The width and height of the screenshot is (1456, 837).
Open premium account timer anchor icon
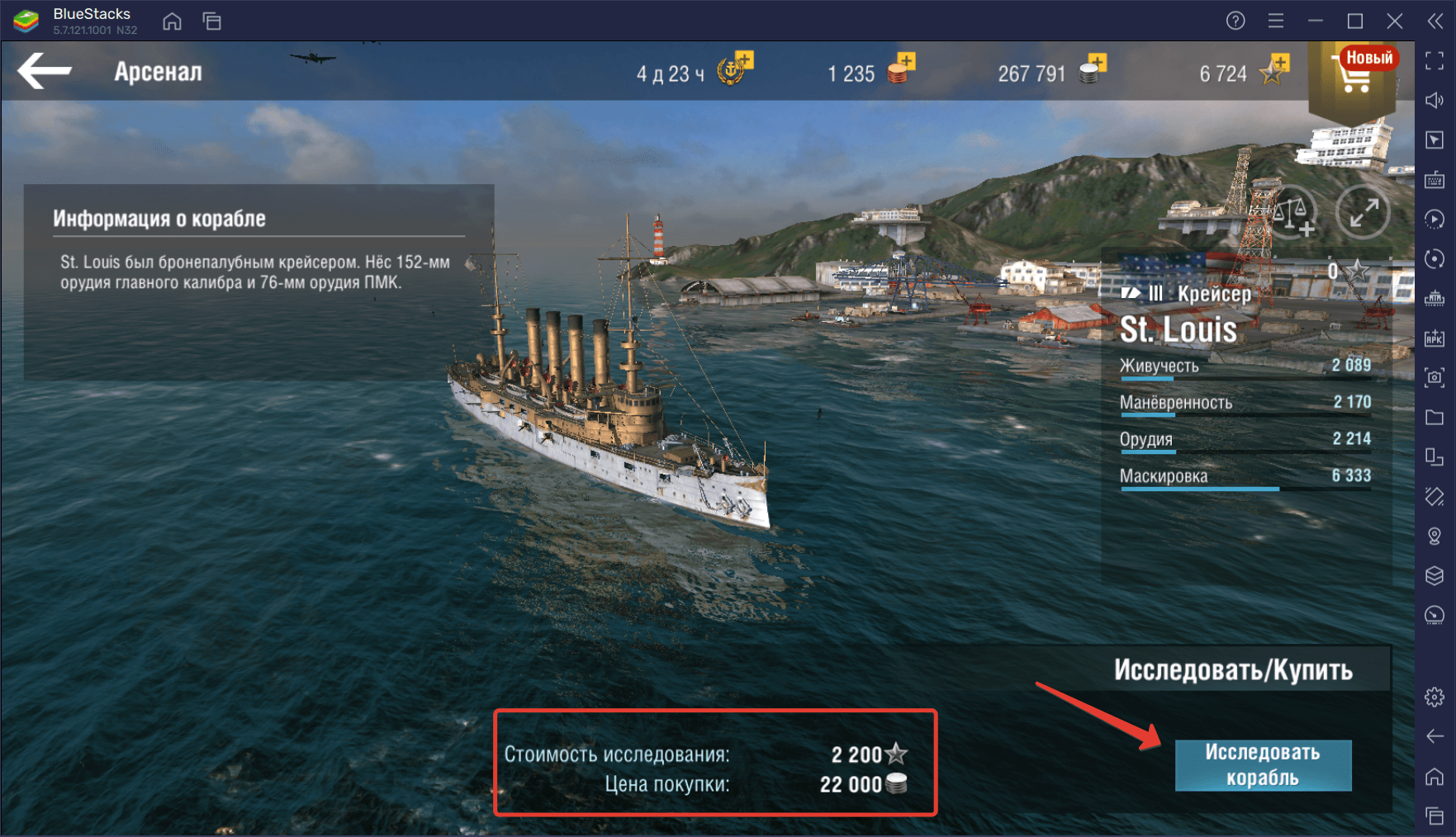pyautogui.click(x=733, y=69)
